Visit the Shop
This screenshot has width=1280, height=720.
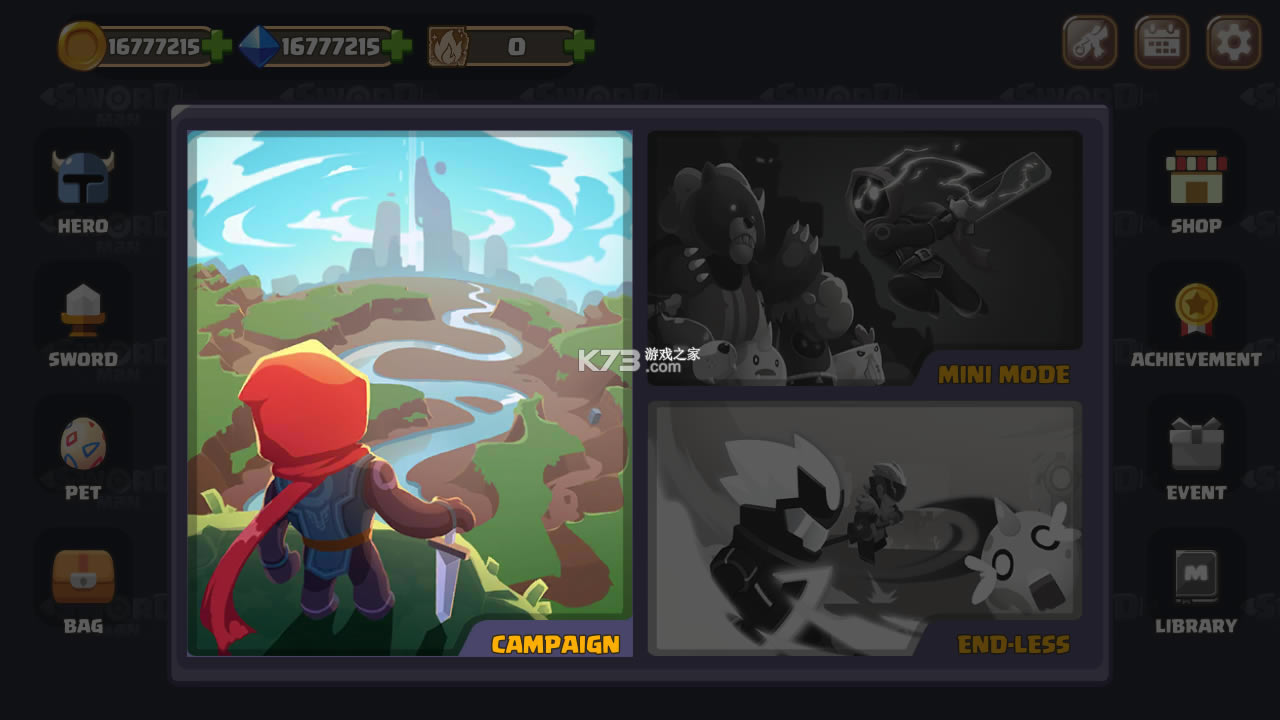click(x=1196, y=190)
